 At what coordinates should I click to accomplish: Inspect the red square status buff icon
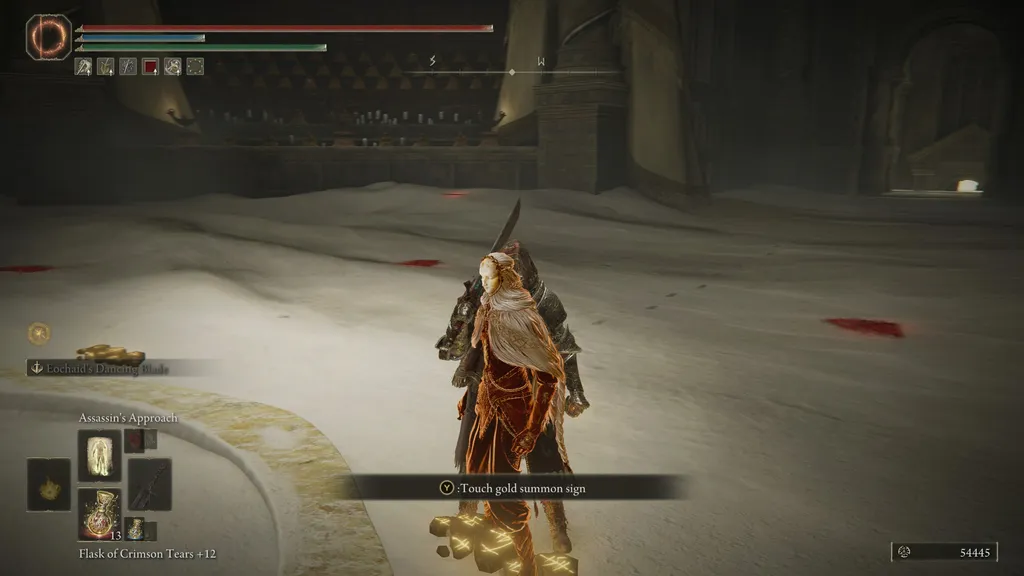pyautogui.click(x=150, y=67)
